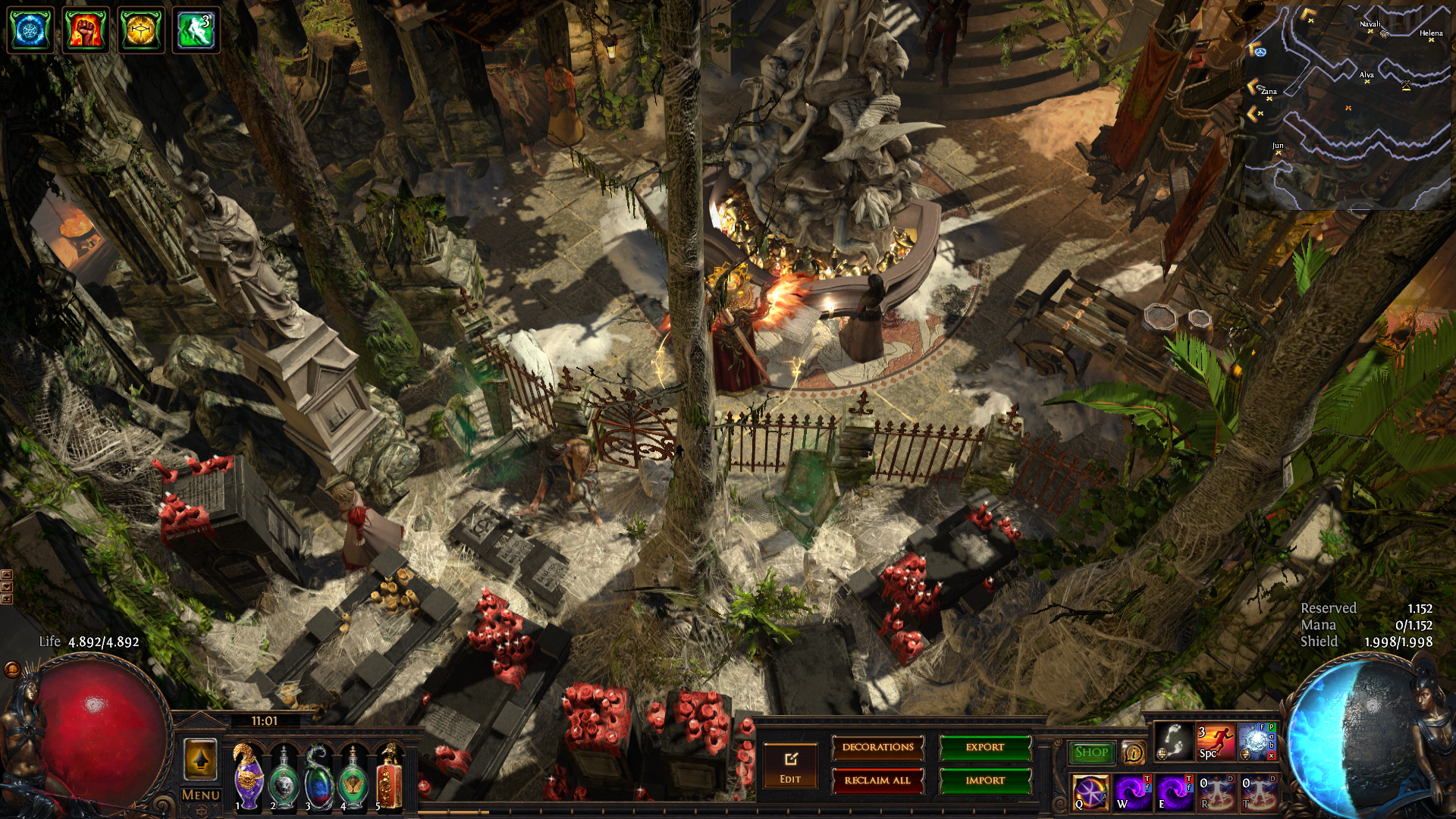Open the Menu button
This screenshot has height=819, width=1456.
[201, 795]
